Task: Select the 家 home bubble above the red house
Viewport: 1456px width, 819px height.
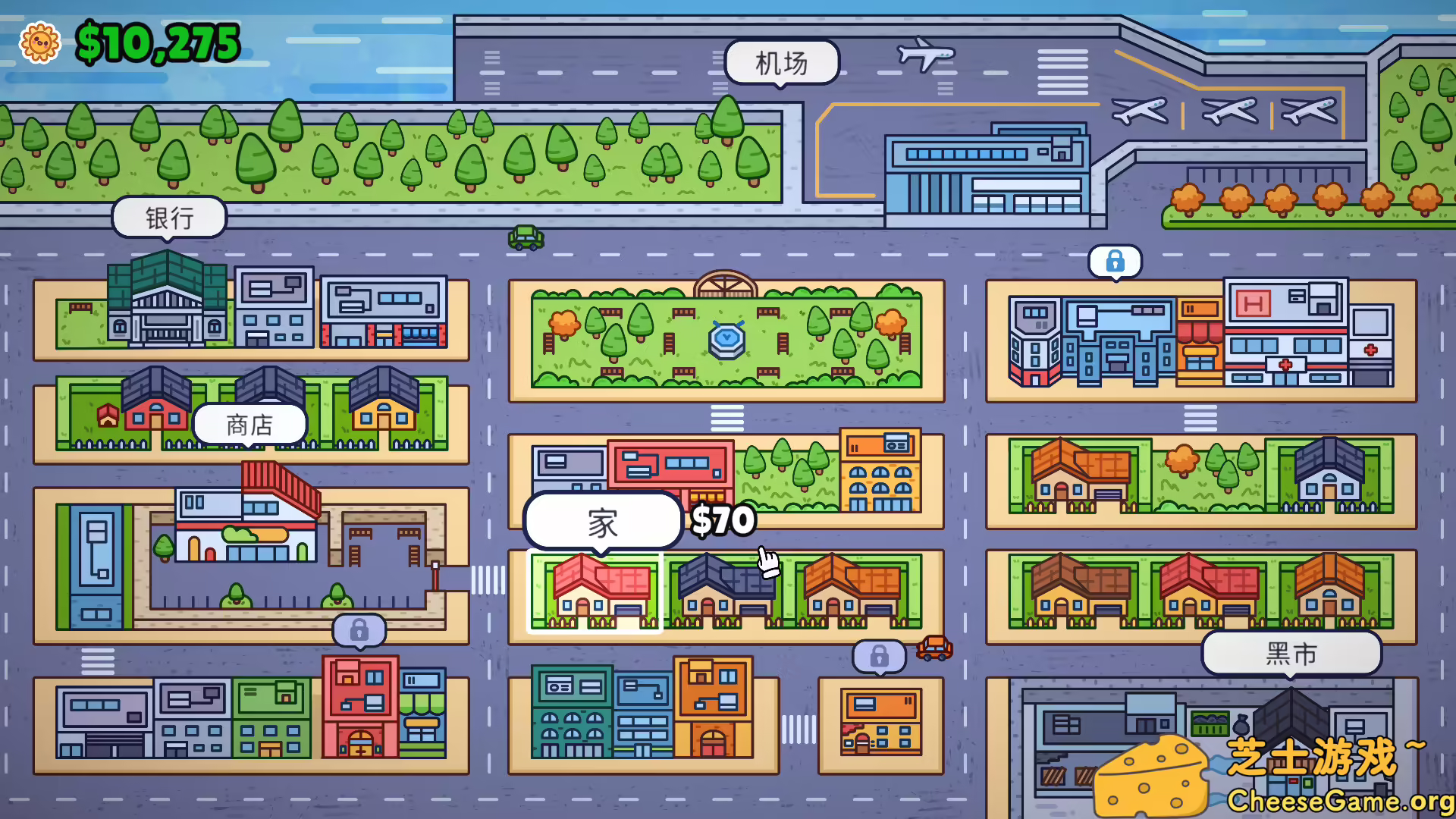Action: (601, 520)
